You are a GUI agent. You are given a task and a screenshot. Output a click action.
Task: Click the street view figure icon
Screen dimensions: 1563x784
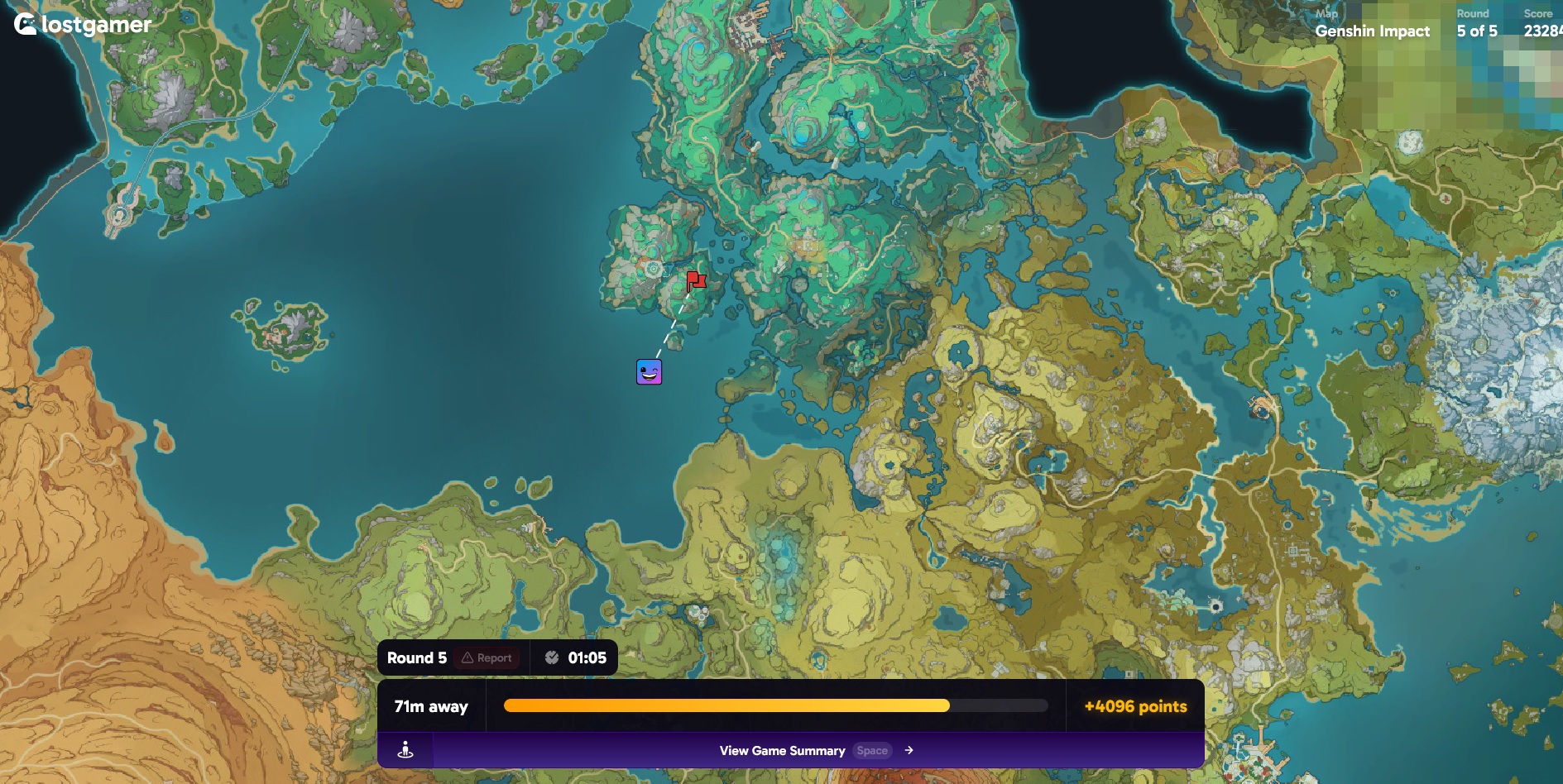(x=405, y=750)
